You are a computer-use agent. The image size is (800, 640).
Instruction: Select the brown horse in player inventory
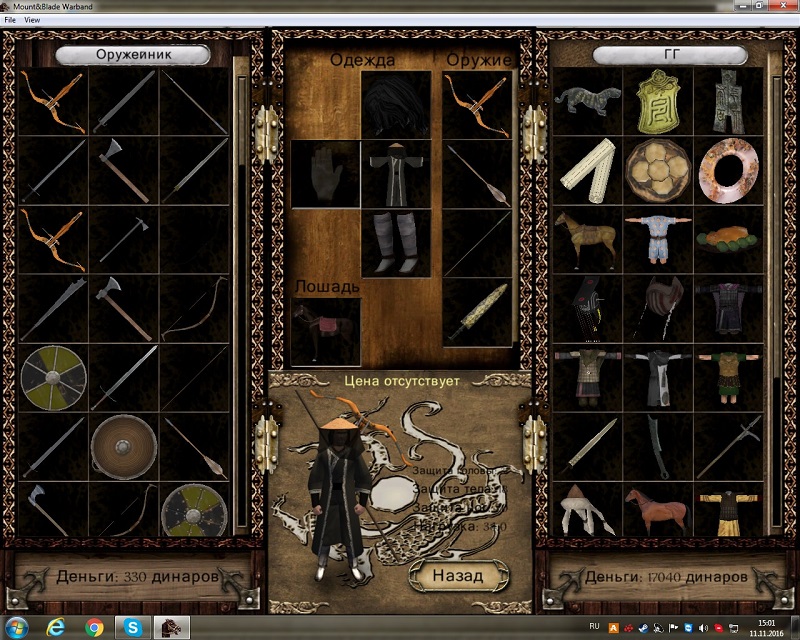(658, 506)
